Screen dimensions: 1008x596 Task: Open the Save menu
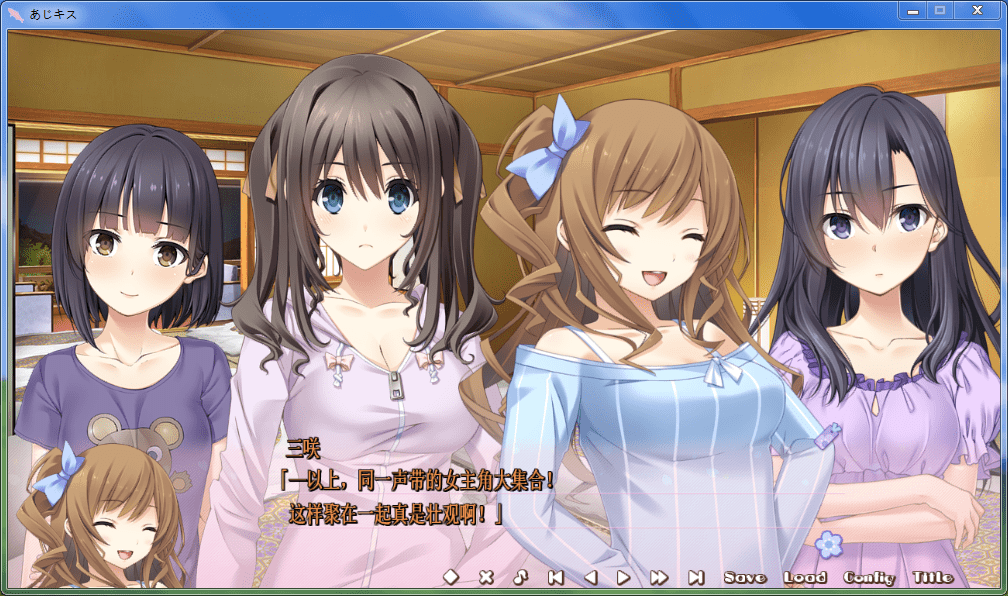(x=745, y=577)
